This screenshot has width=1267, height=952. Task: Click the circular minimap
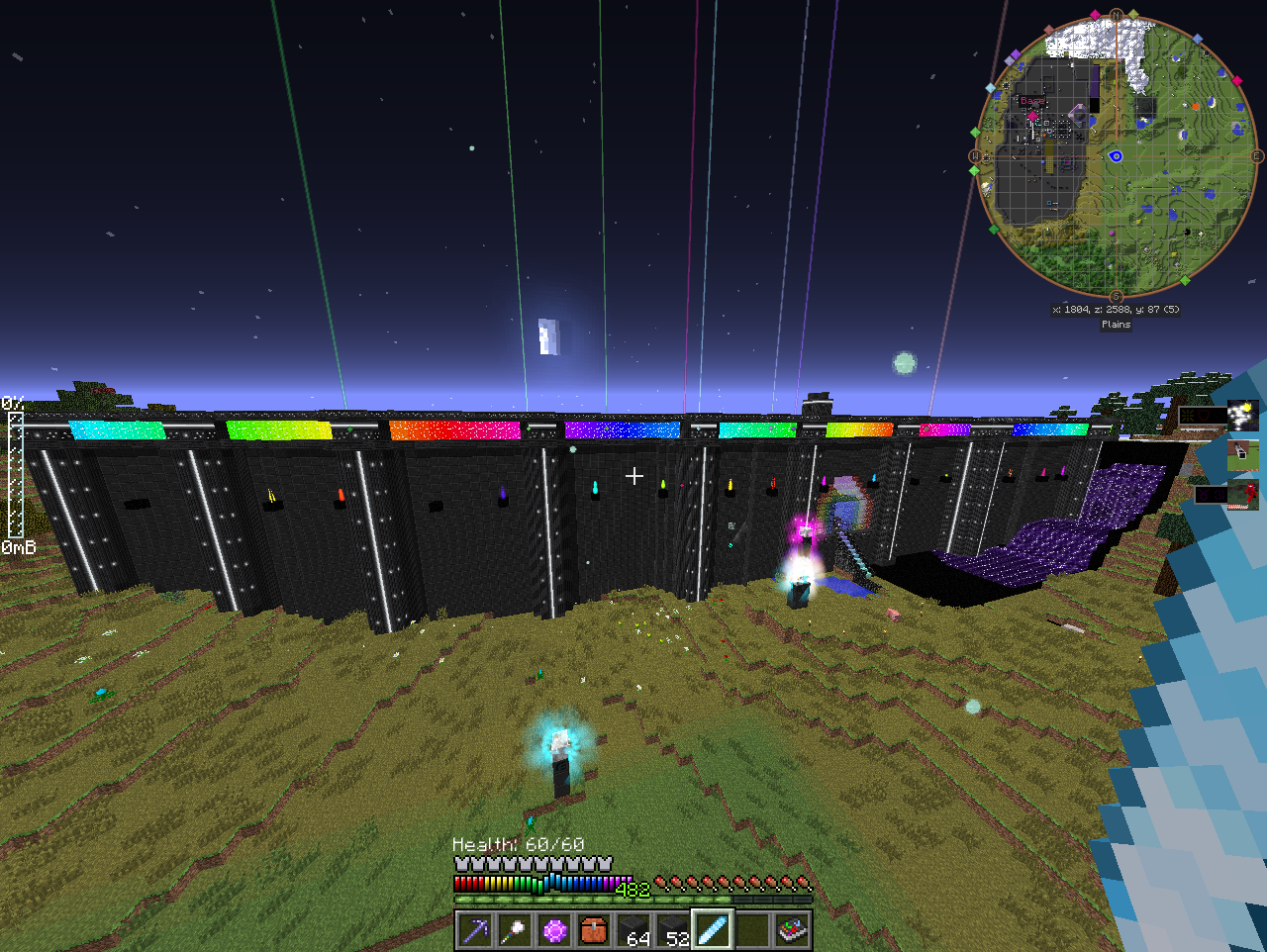point(1117,156)
